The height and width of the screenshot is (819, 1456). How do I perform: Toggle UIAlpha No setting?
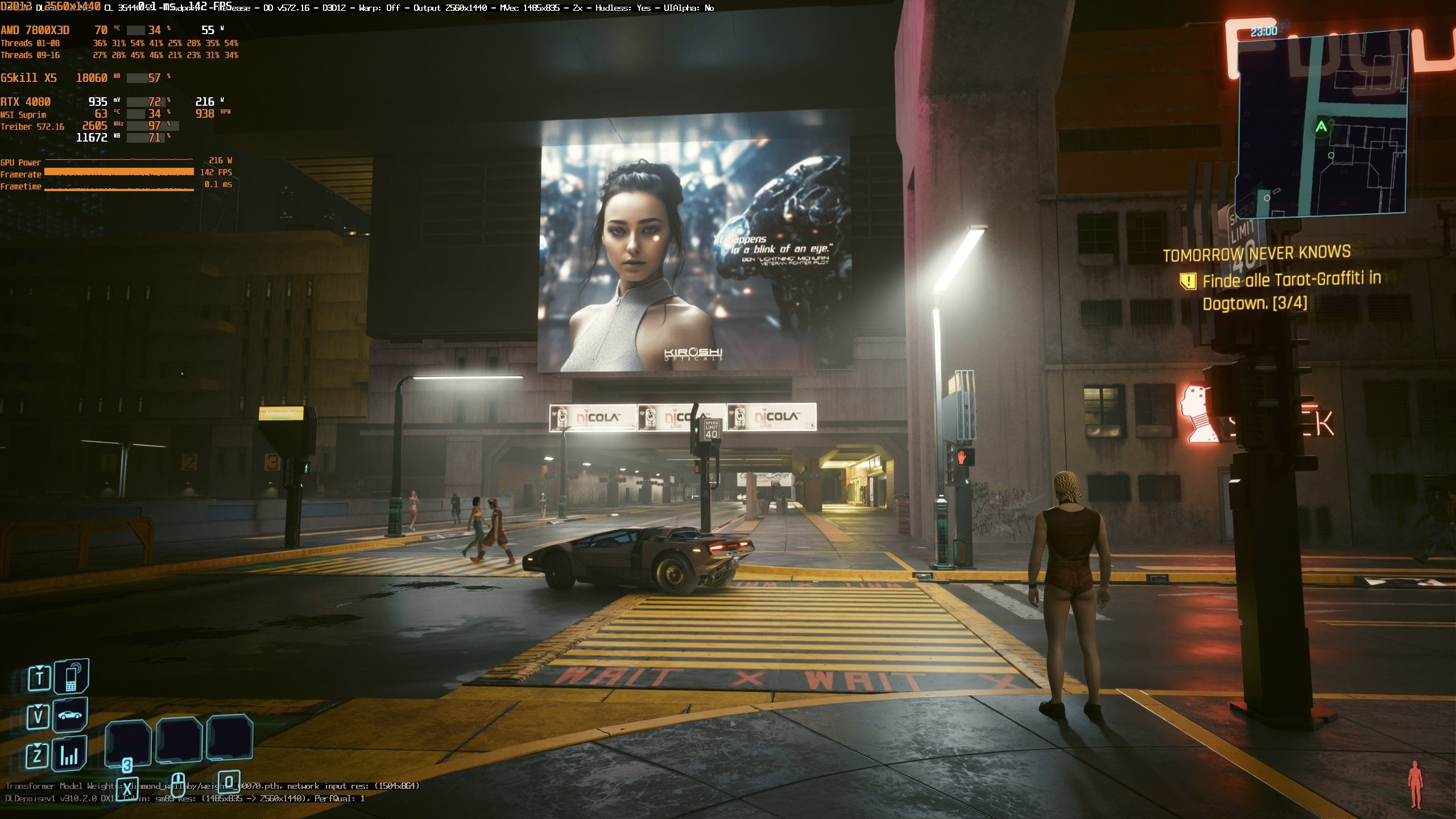tap(690, 8)
